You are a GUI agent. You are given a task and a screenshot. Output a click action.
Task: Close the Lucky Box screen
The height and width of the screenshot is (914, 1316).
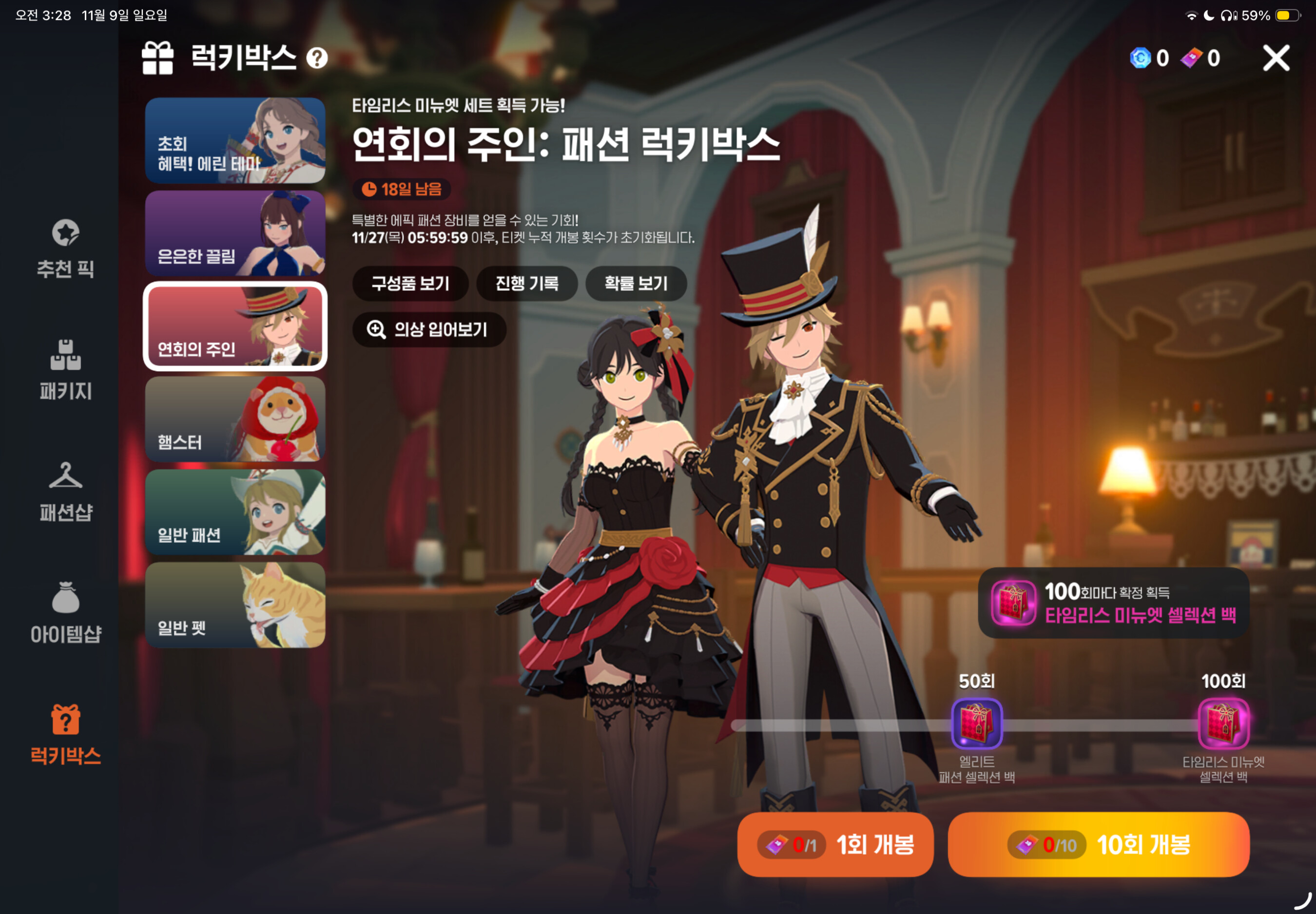[1276, 58]
